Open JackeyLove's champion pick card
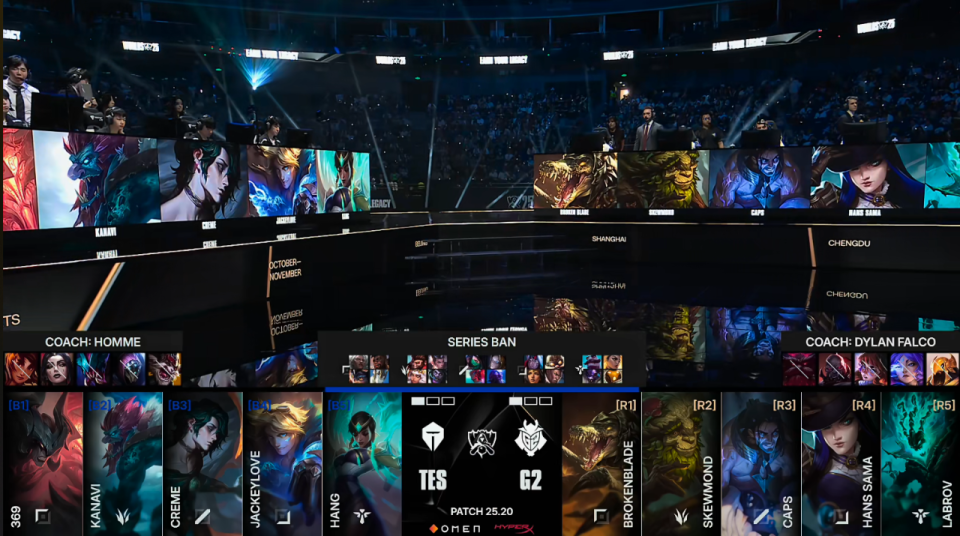960x536 pixels. point(282,462)
